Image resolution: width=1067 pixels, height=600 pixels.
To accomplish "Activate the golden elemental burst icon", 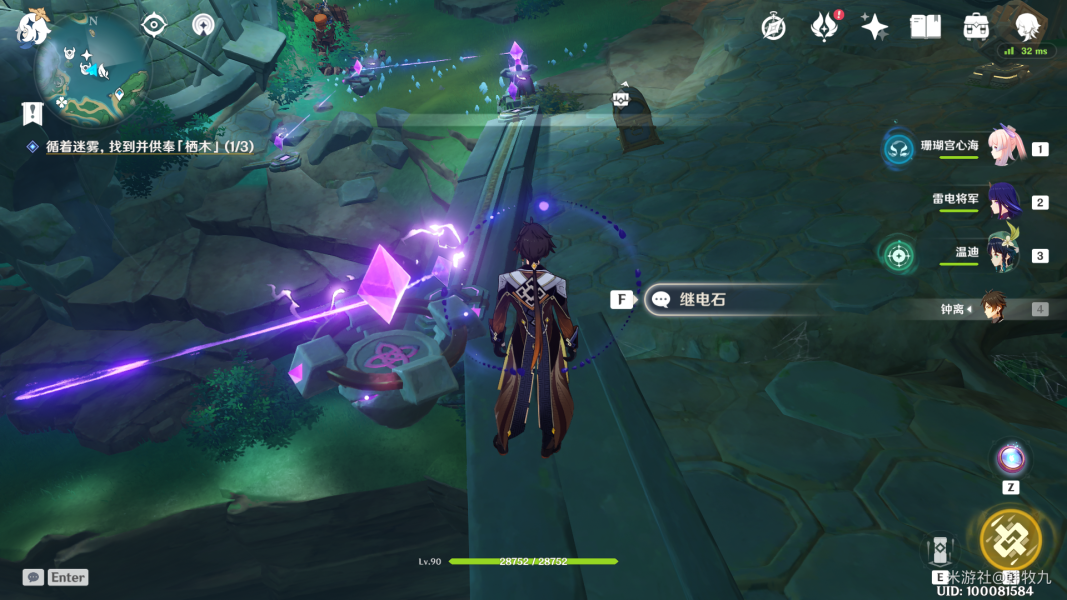I will (1011, 540).
